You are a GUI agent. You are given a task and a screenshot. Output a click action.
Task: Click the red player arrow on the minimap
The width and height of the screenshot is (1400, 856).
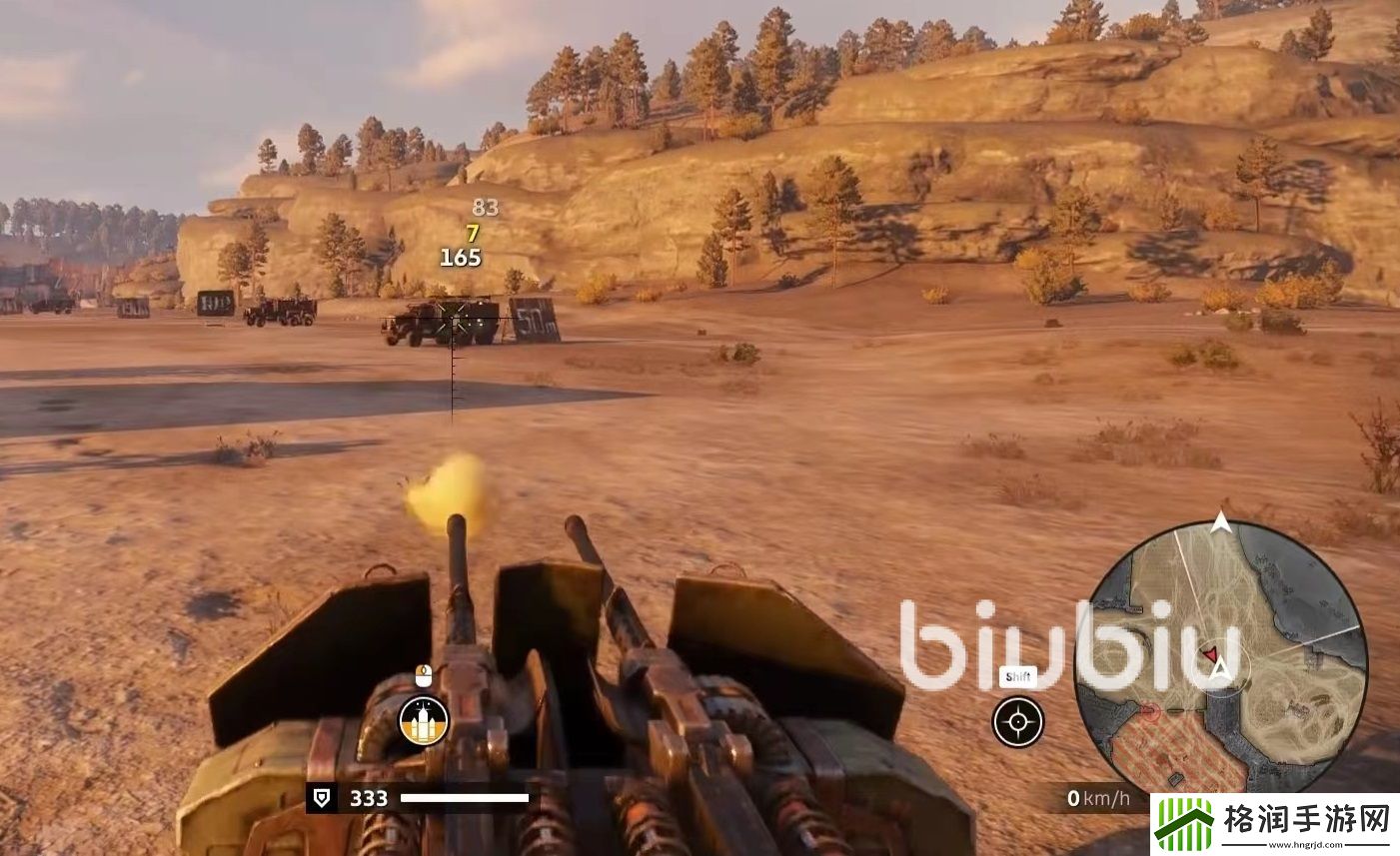tap(1211, 655)
